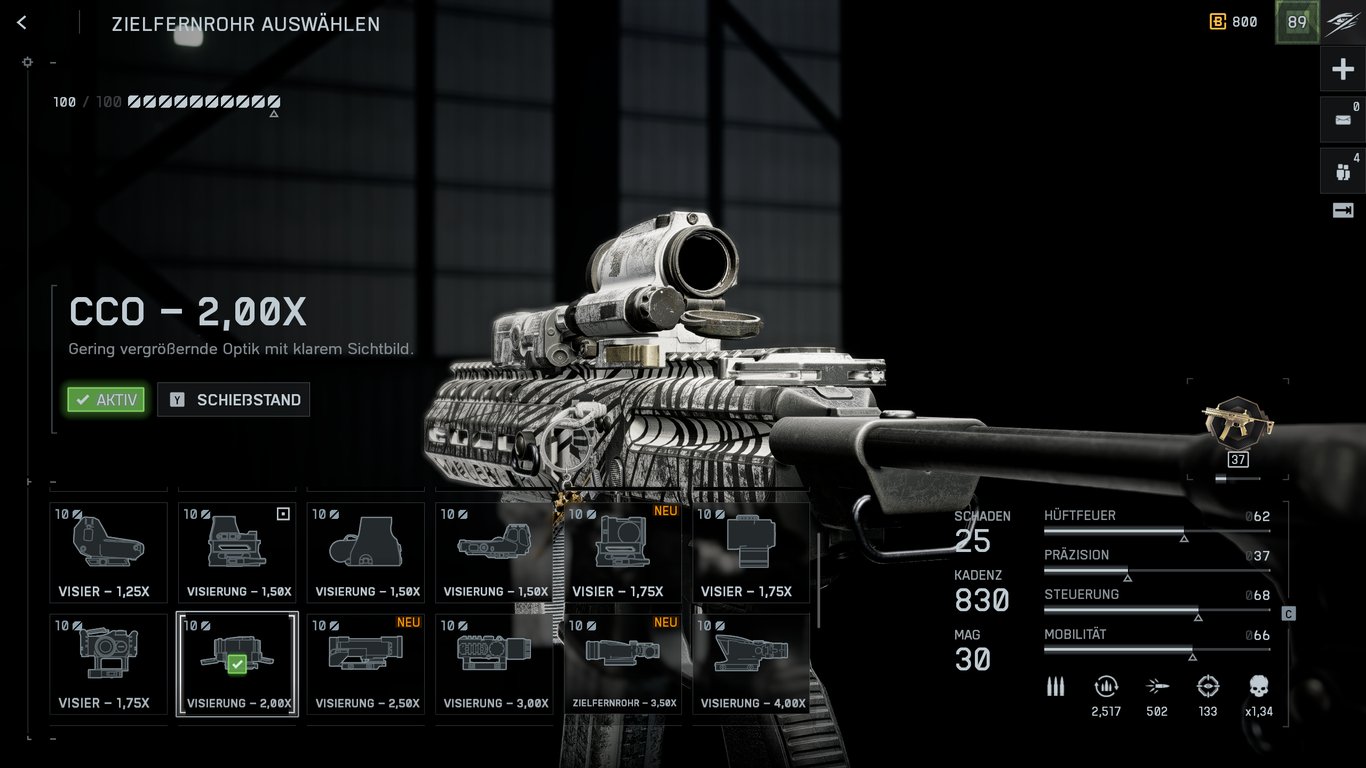Go back using the top-left arrow

22,23
